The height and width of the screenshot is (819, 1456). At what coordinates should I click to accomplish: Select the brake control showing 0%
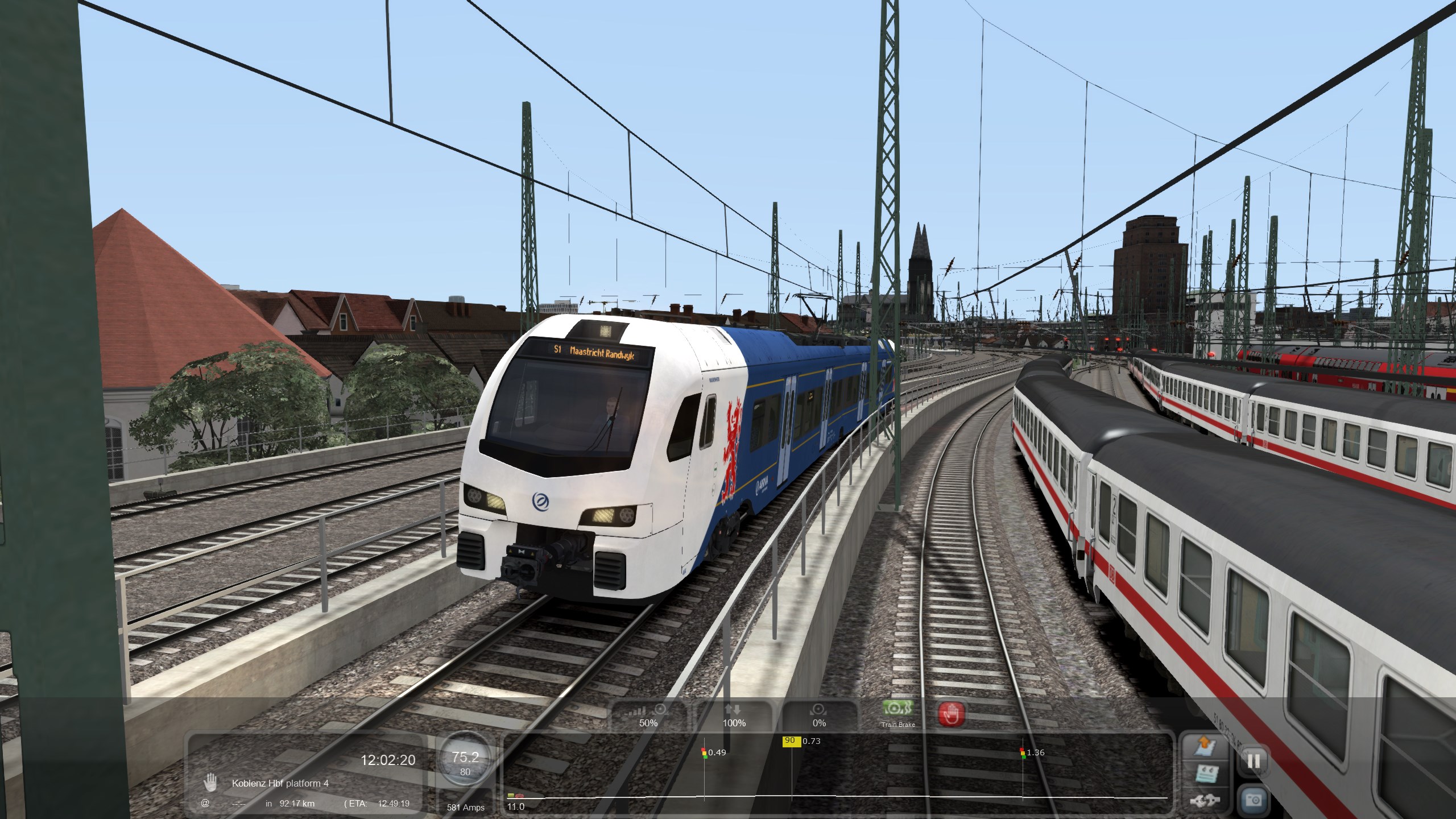(819, 715)
